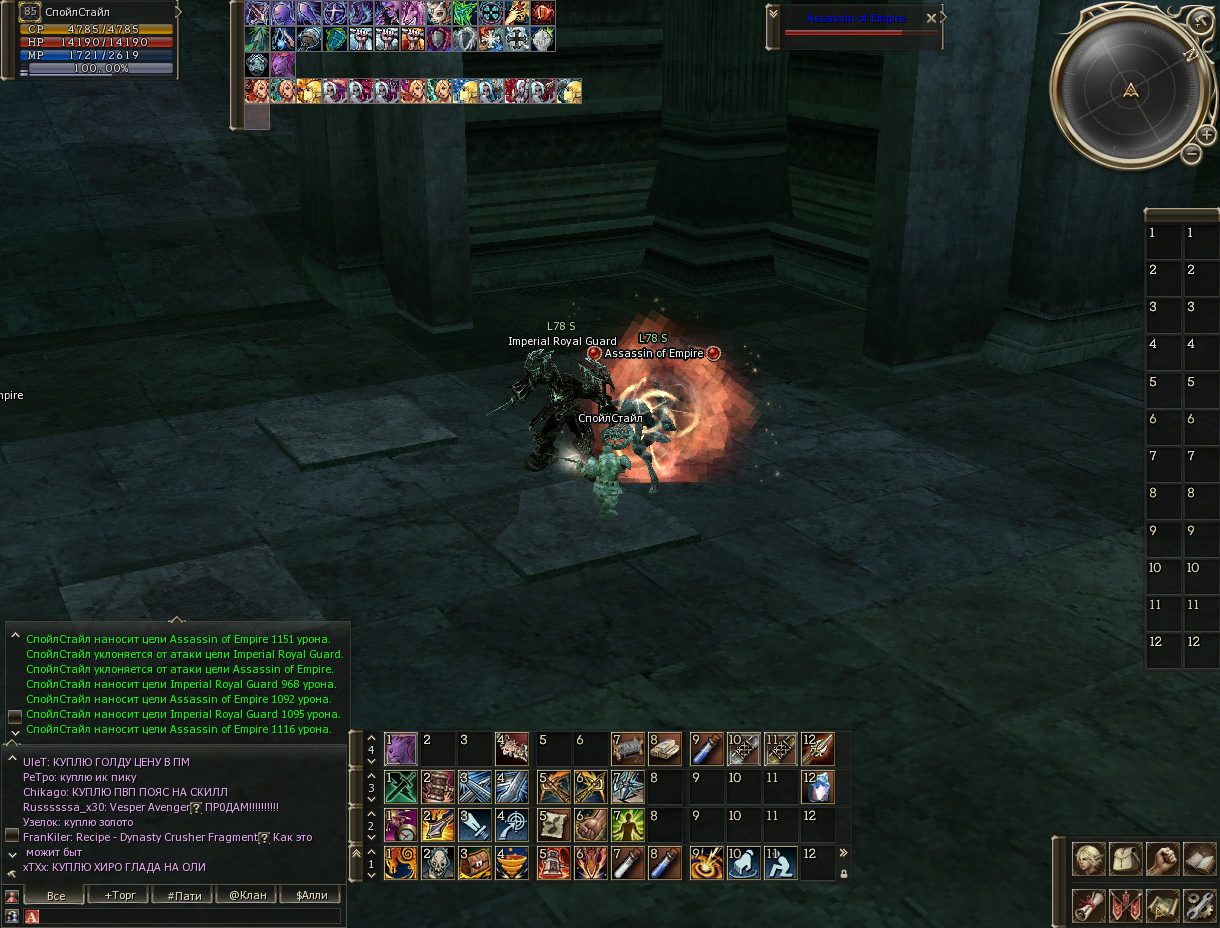Zoom out the radar with minus button
Screen dimensions: 1220x928
(x=1191, y=153)
